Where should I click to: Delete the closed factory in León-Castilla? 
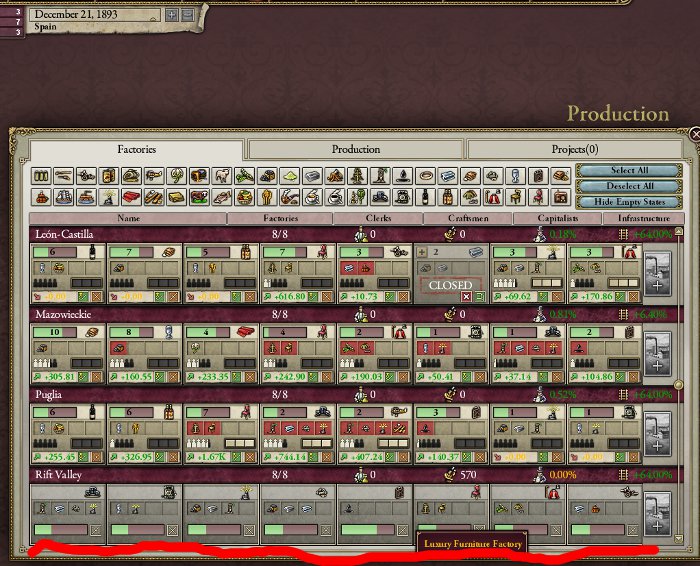pyautogui.click(x=465, y=297)
